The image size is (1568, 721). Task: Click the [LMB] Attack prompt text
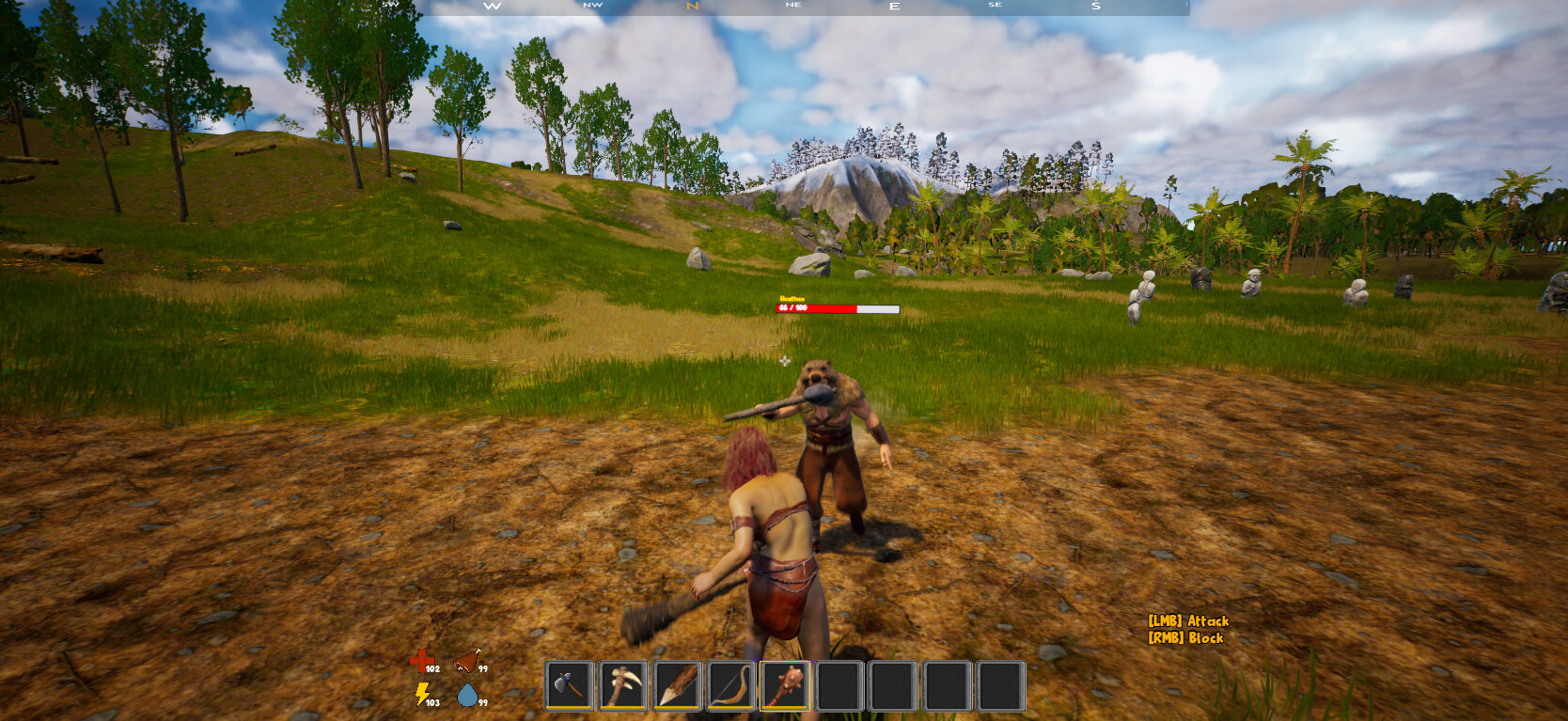pos(1189,620)
